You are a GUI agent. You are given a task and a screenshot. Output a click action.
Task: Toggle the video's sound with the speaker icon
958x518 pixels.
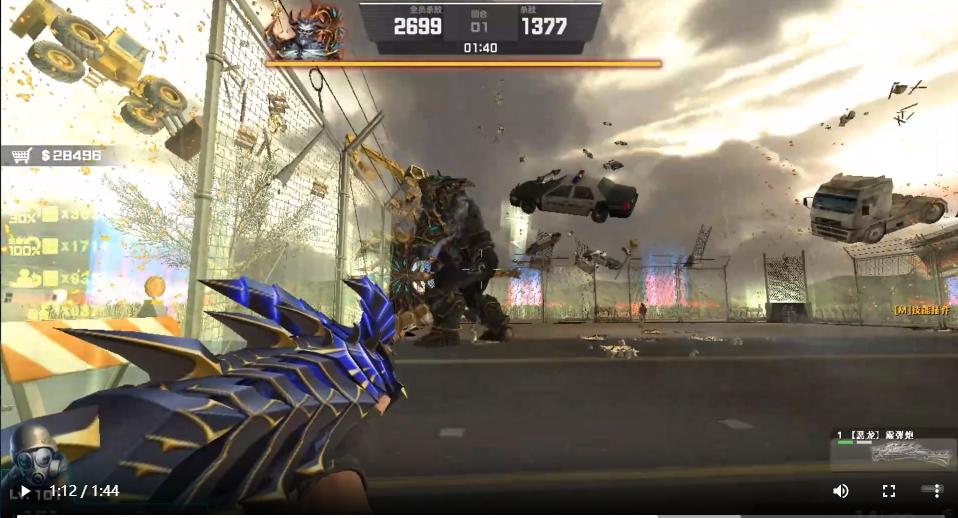point(841,491)
